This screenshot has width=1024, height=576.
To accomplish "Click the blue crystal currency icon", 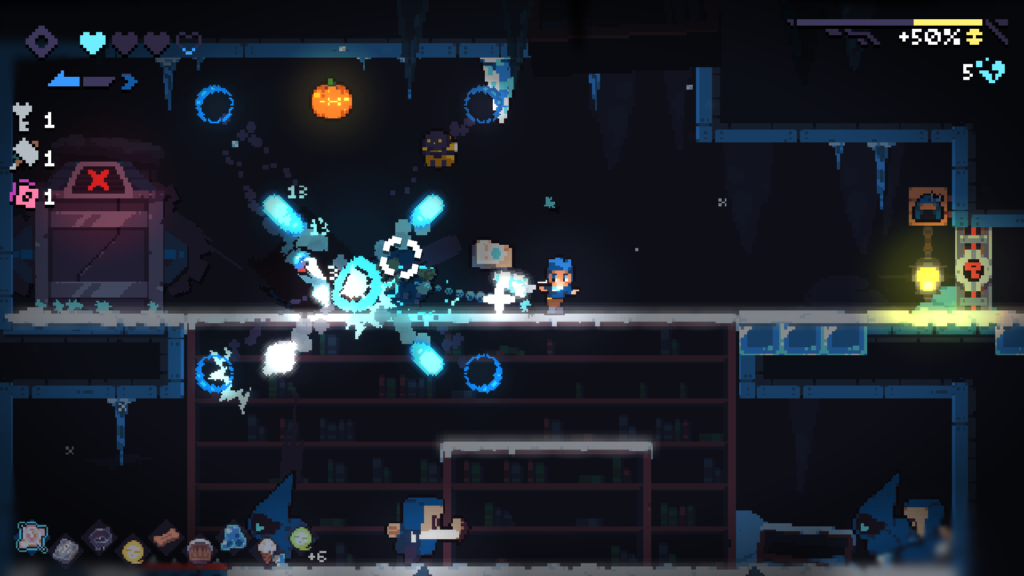I will tap(991, 71).
